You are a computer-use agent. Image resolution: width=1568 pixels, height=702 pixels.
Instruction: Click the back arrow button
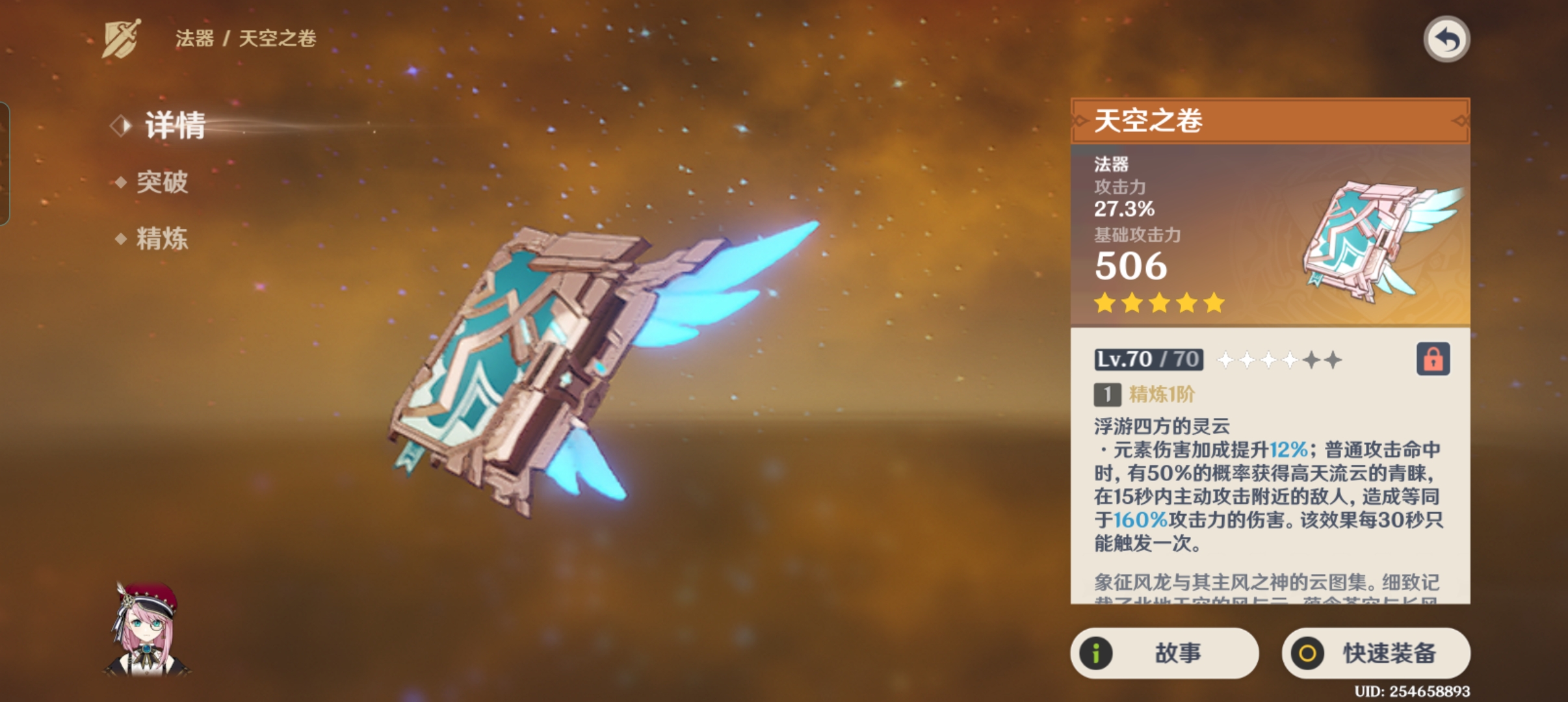point(1446,40)
